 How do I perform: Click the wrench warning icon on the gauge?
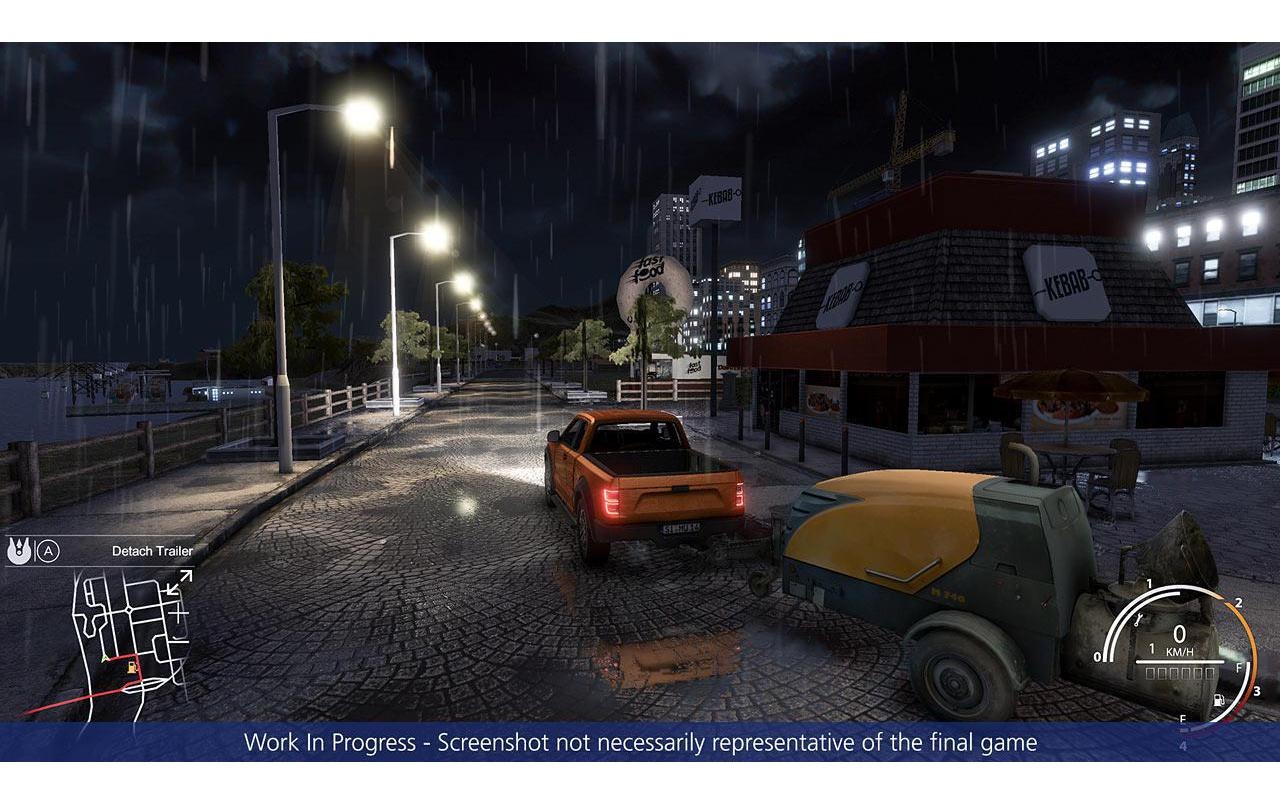tap(1137, 620)
